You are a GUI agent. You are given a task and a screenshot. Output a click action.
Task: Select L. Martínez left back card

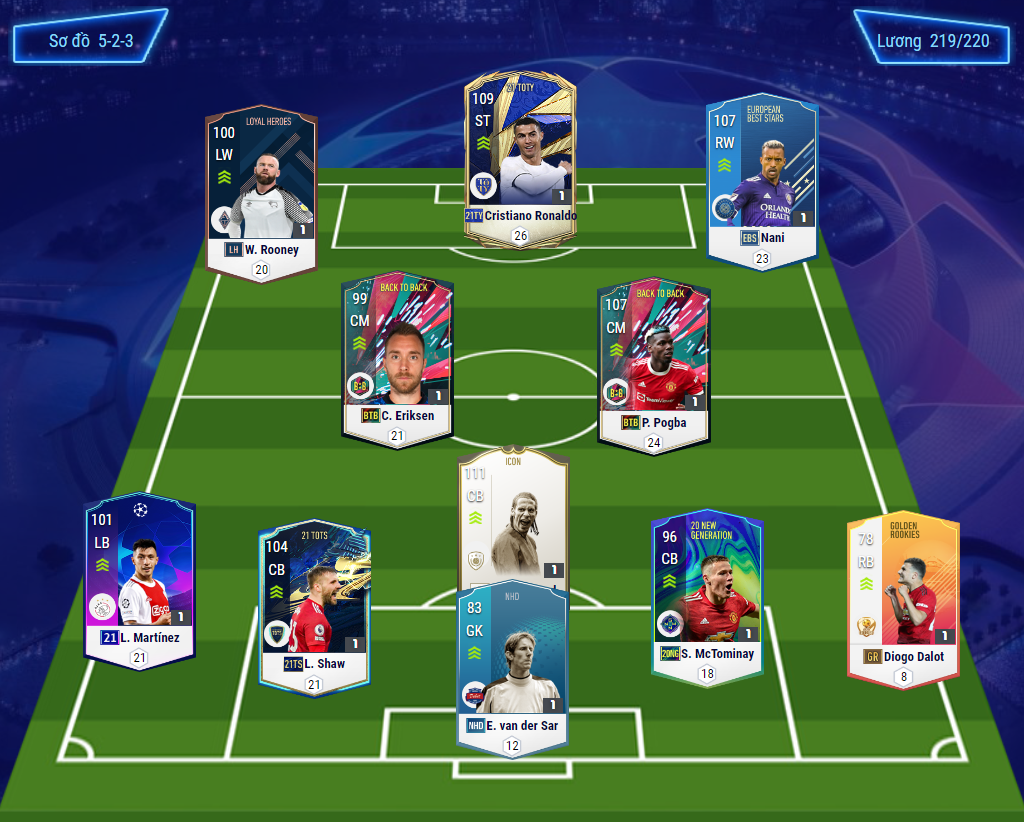click(x=139, y=580)
